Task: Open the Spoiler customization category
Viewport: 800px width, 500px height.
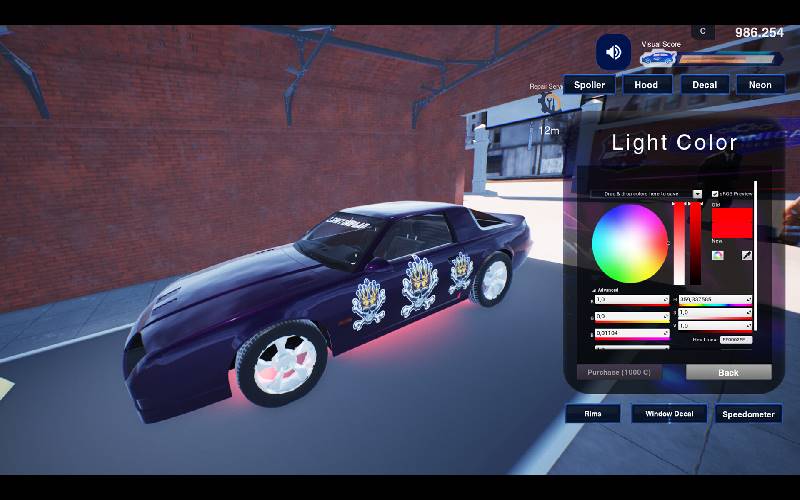Action: (589, 85)
